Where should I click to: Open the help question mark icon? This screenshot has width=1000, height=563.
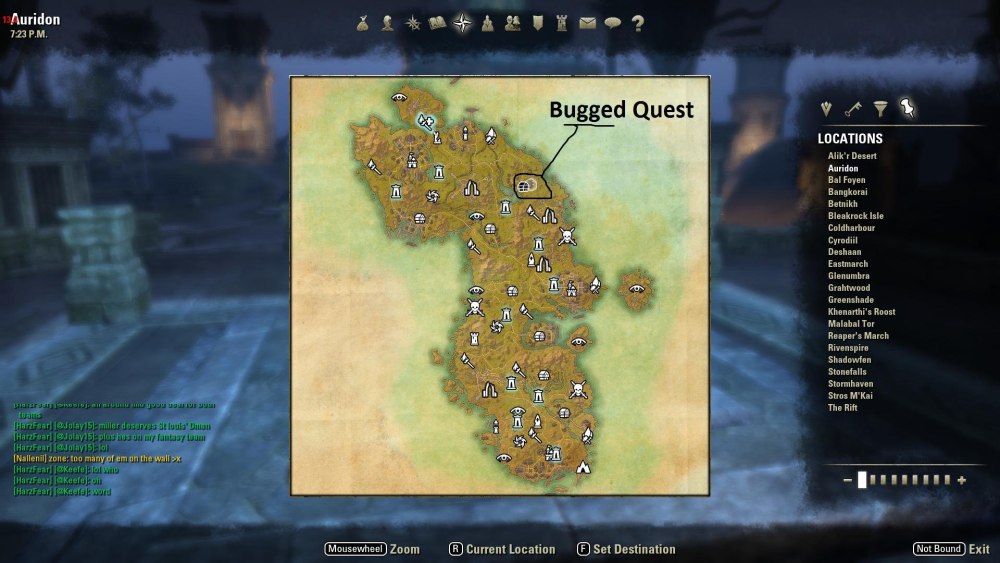point(637,24)
